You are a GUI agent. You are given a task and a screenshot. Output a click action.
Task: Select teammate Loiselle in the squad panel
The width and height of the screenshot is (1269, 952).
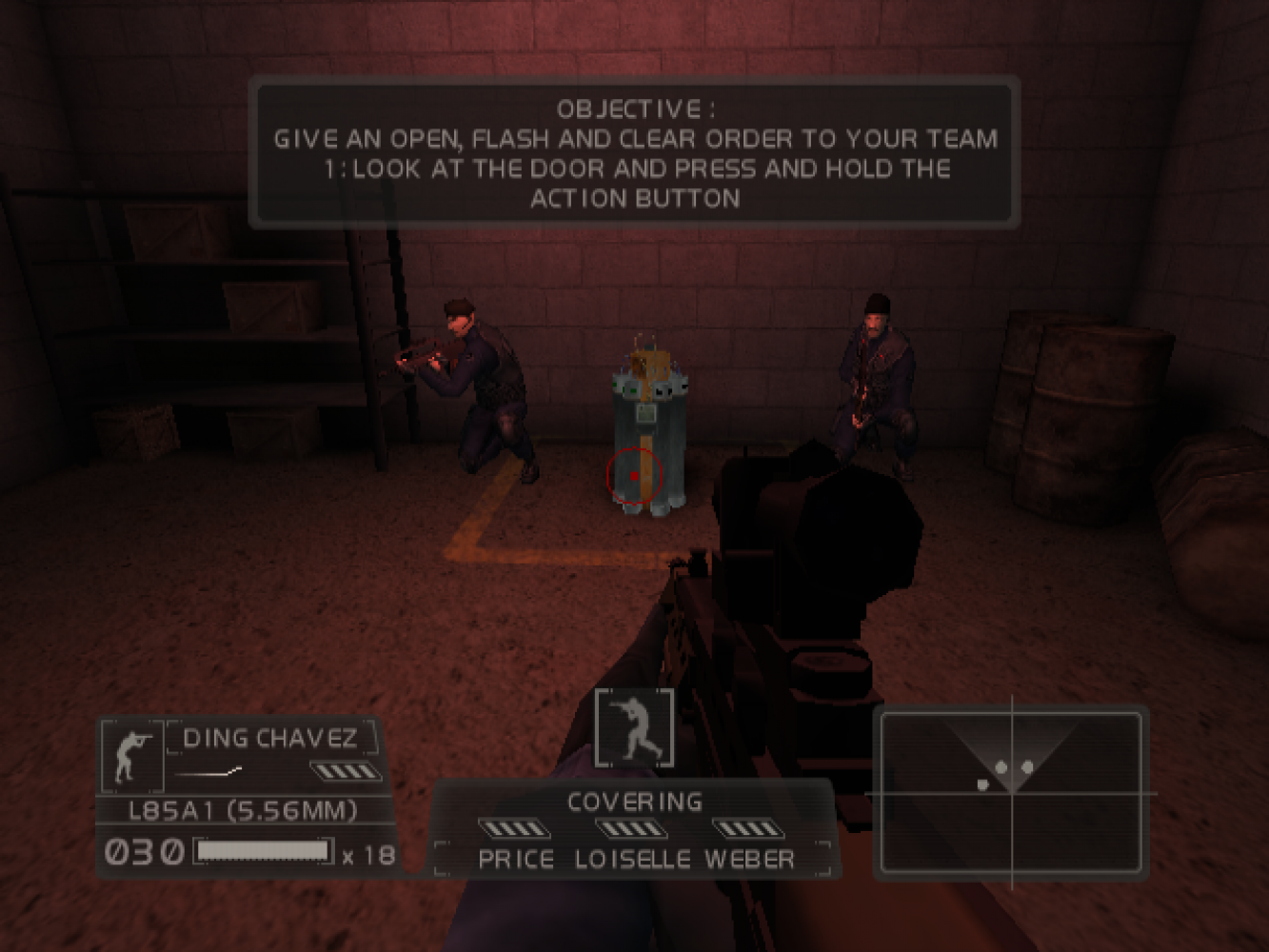pyautogui.click(x=632, y=859)
